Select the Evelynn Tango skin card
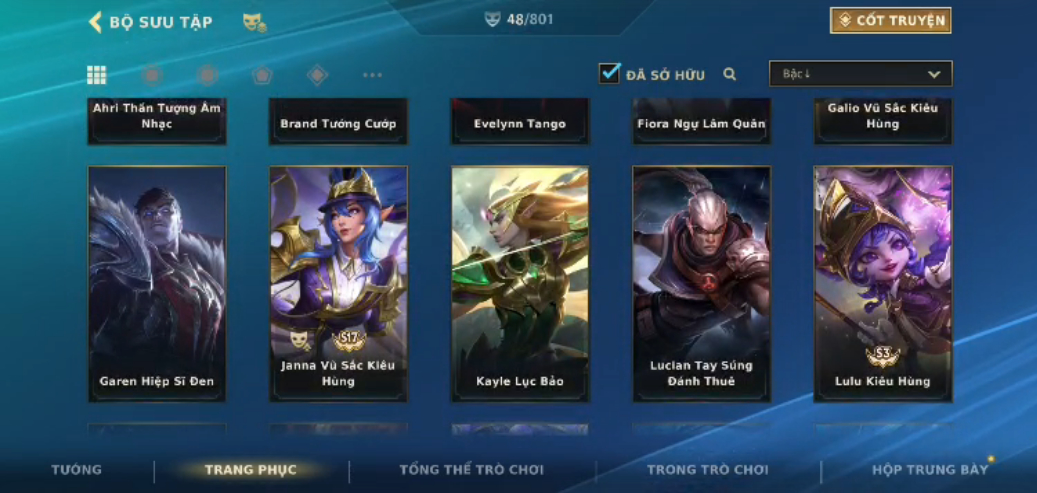Viewport: 1037px width, 493px height. (520, 121)
